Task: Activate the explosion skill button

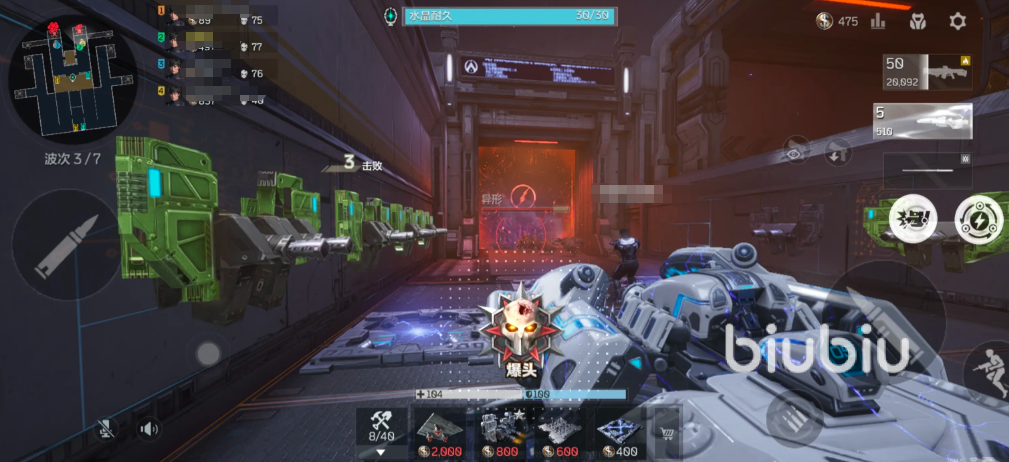Action: (913, 219)
